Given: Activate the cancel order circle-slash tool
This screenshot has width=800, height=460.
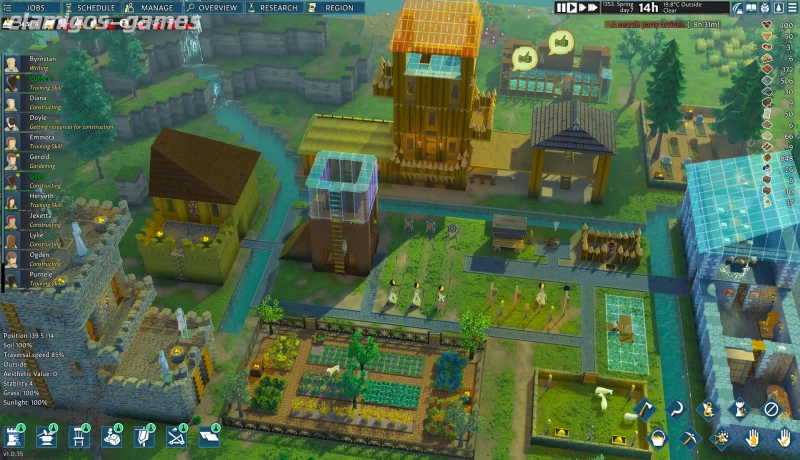Looking at the screenshot, I should (x=771, y=408).
